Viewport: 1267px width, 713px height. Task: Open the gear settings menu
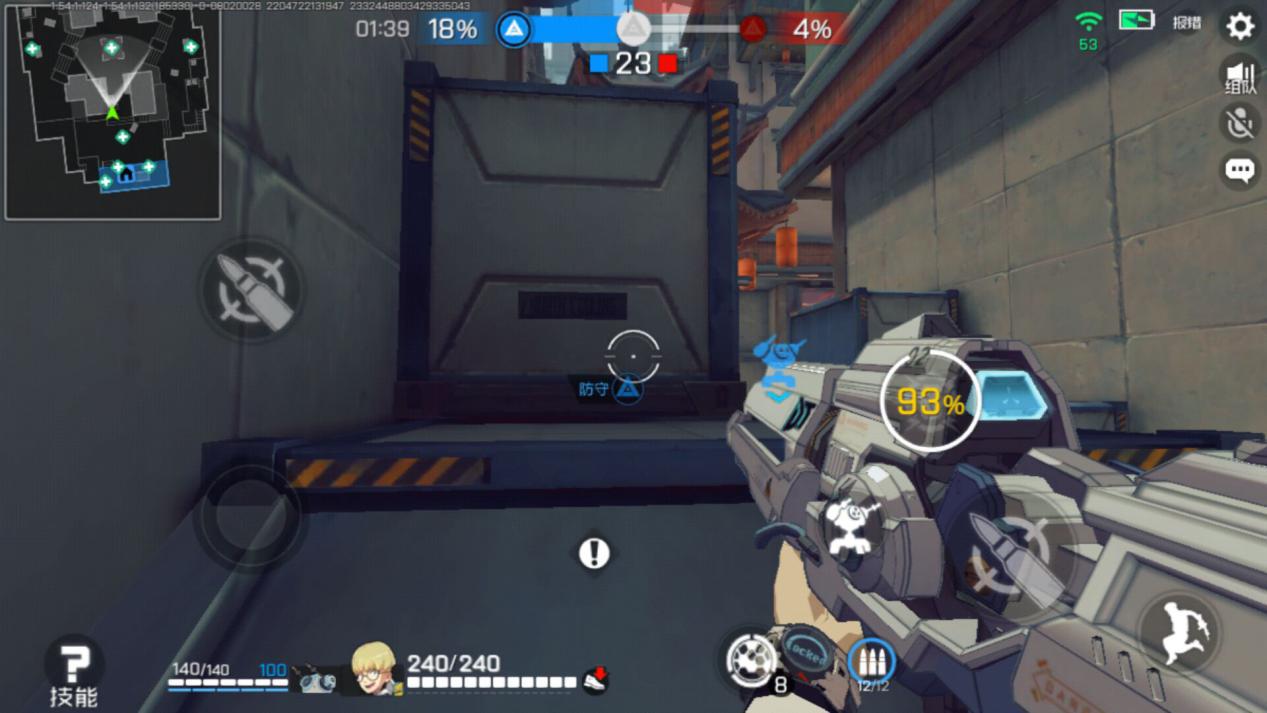[1240, 26]
